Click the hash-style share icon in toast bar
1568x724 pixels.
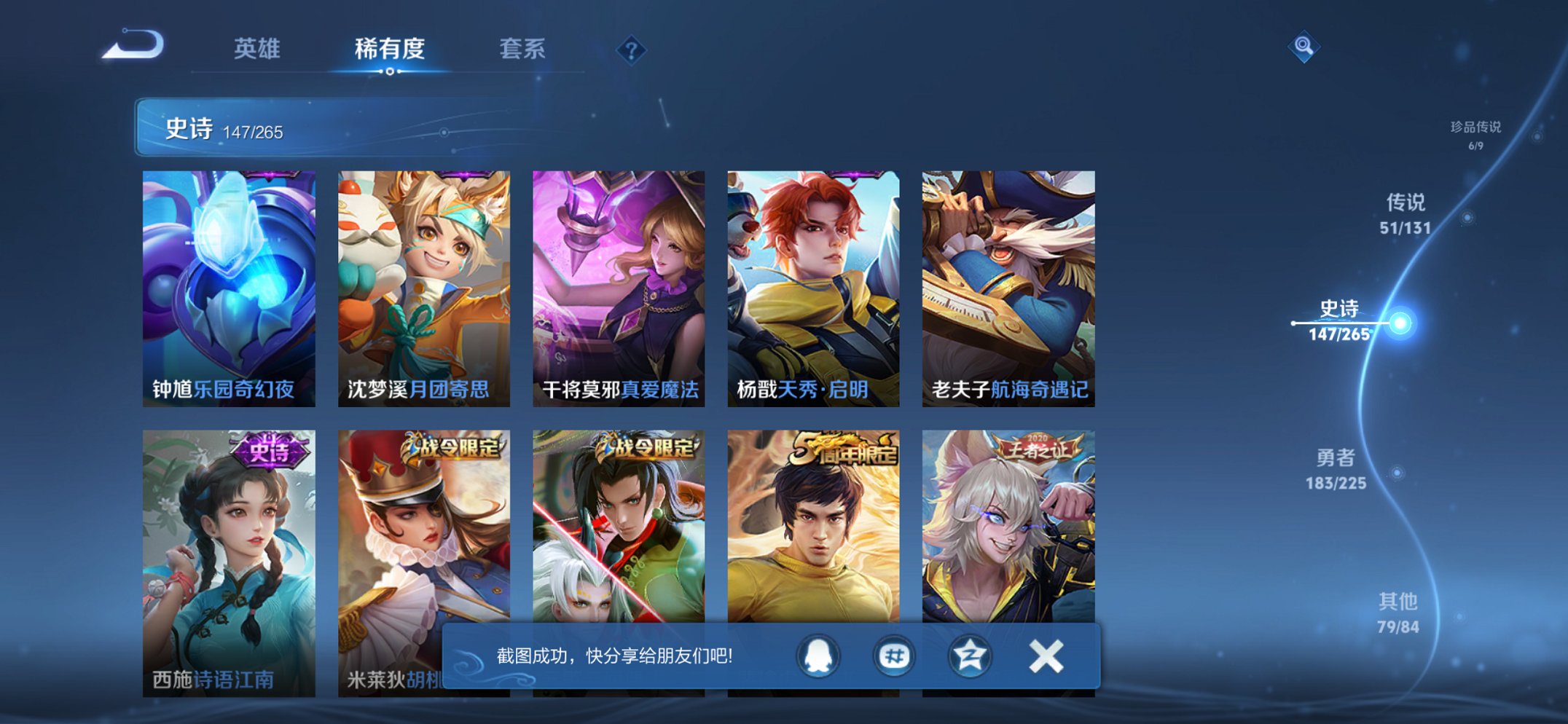[x=895, y=656]
